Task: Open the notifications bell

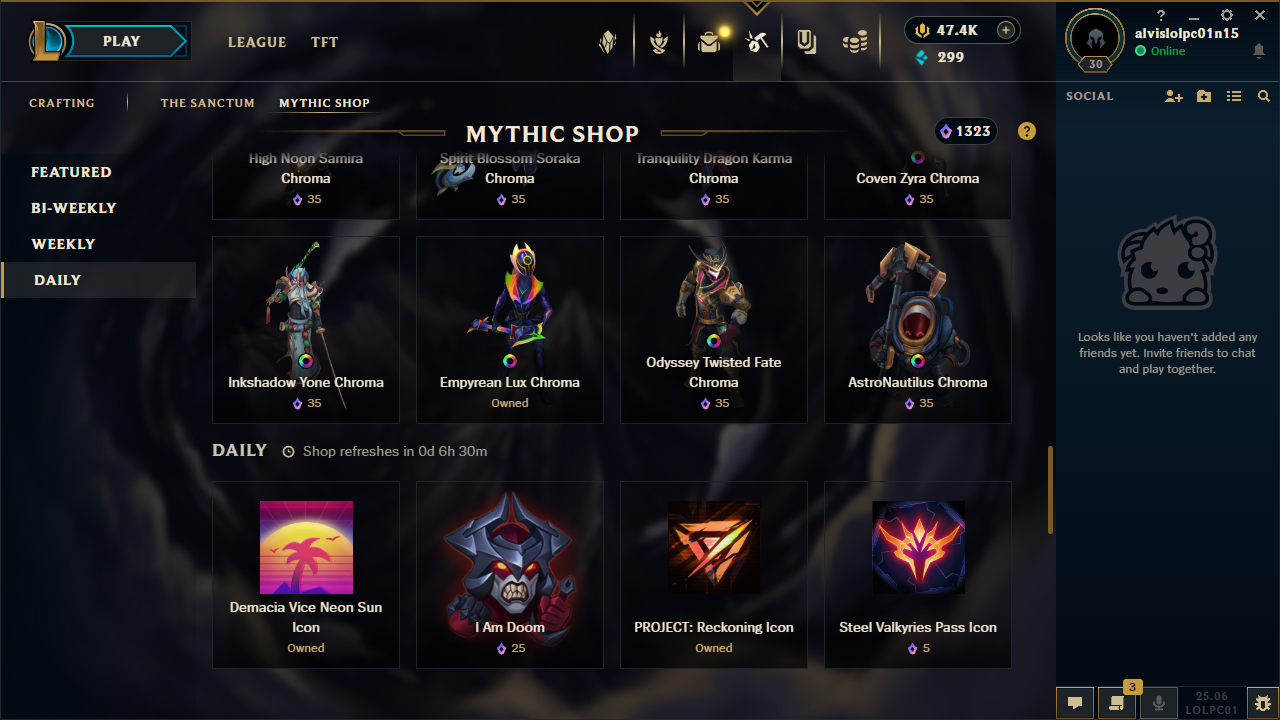Action: tap(1259, 51)
